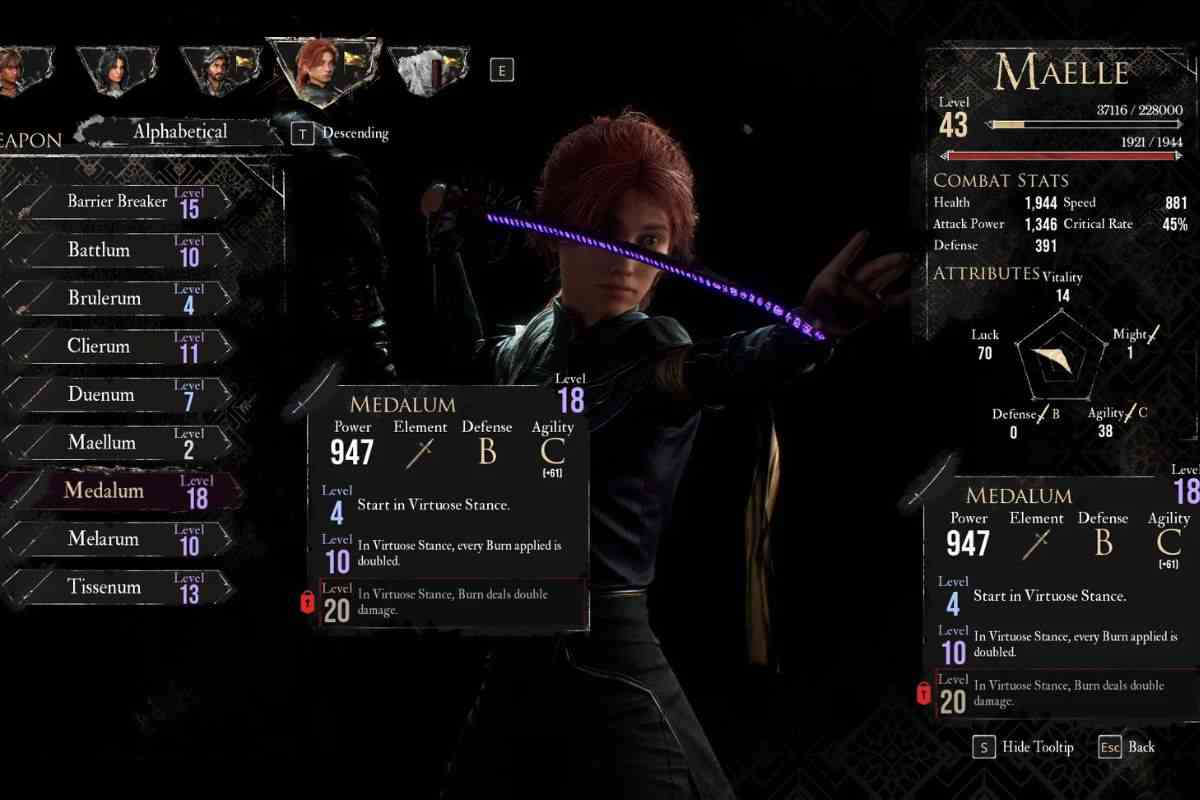Open the Alphabetical sort selector
The height and width of the screenshot is (800, 1200).
click(180, 132)
